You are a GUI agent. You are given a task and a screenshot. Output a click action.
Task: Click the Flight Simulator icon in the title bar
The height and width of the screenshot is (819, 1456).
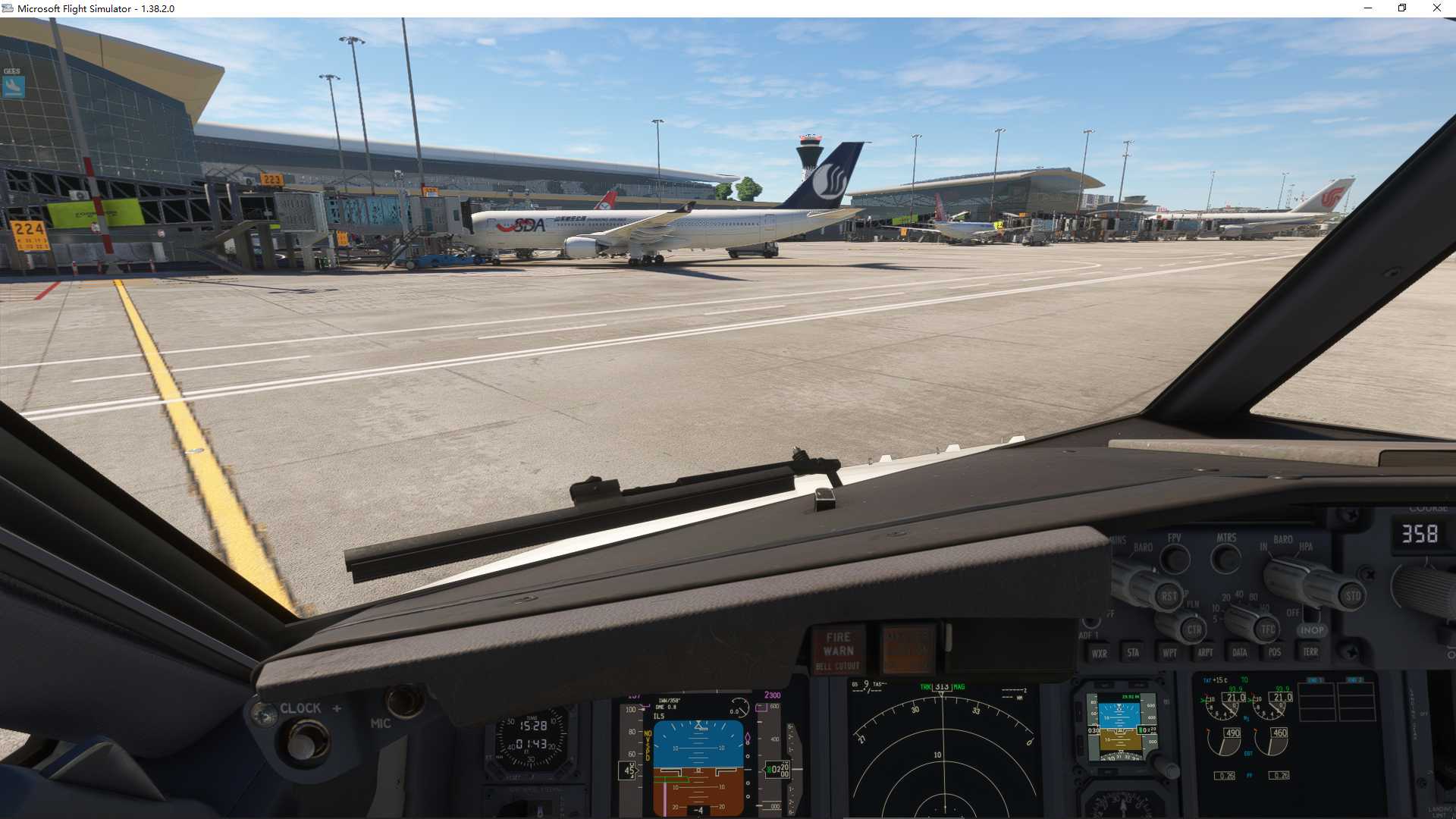click(8, 8)
